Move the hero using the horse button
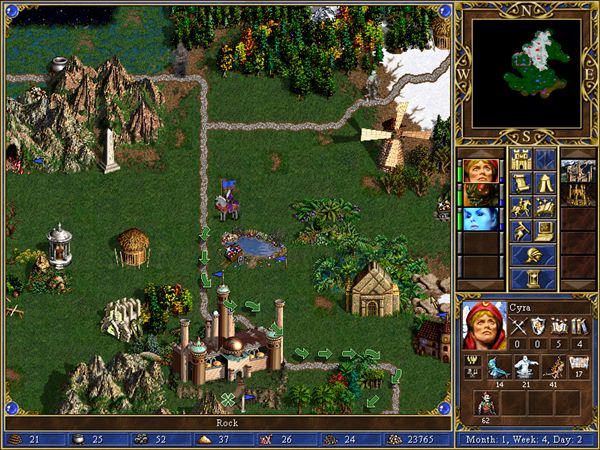The height and width of the screenshot is (450, 600). tap(520, 207)
